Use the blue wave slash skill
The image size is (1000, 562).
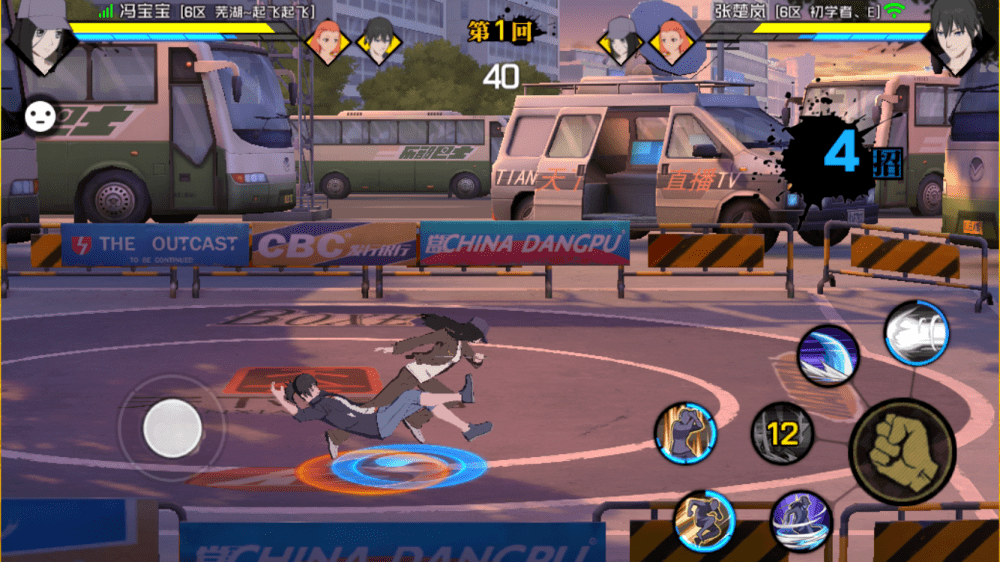tap(828, 356)
